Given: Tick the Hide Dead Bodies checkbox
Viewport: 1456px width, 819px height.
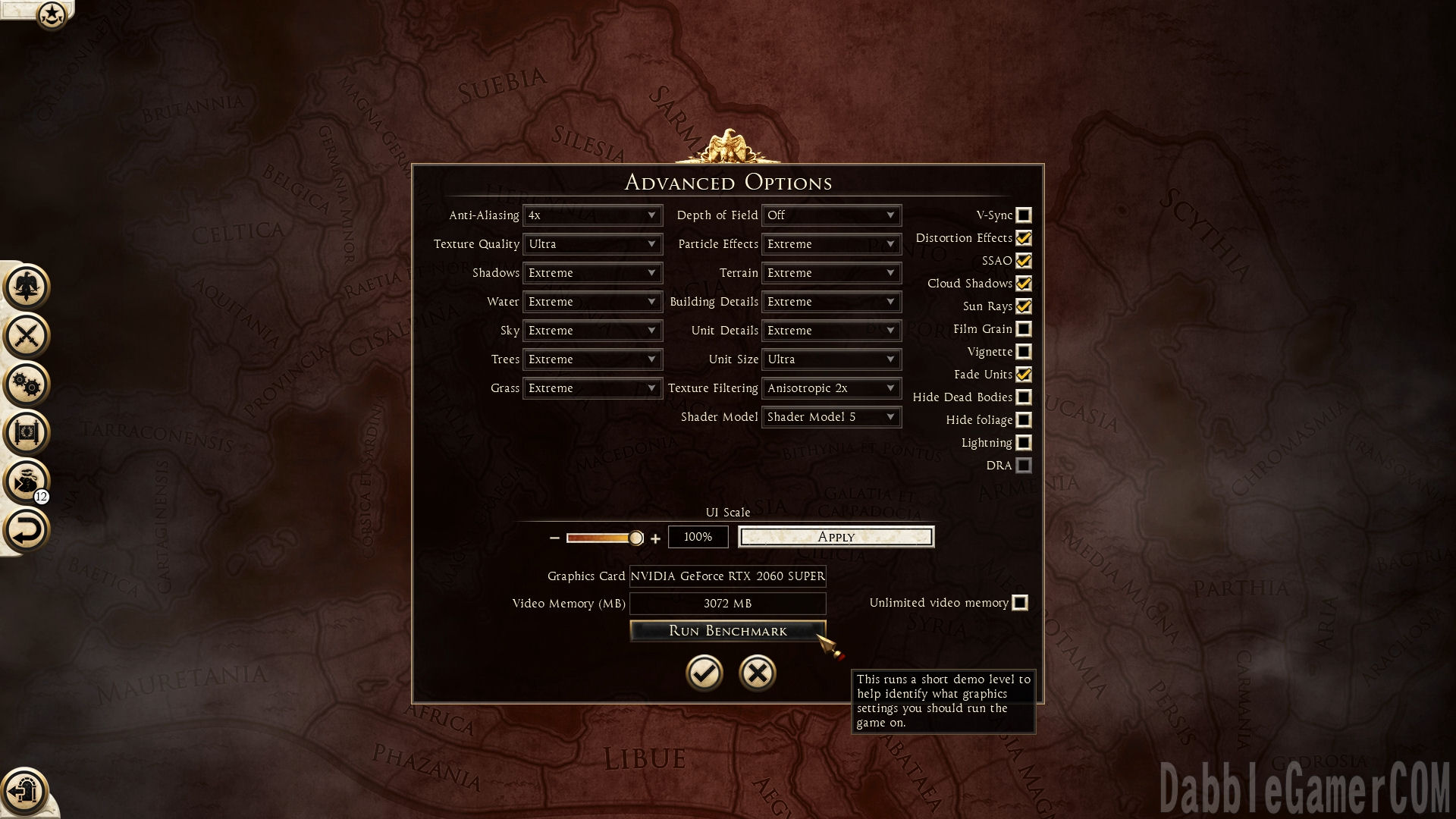Looking at the screenshot, I should coord(1024,397).
